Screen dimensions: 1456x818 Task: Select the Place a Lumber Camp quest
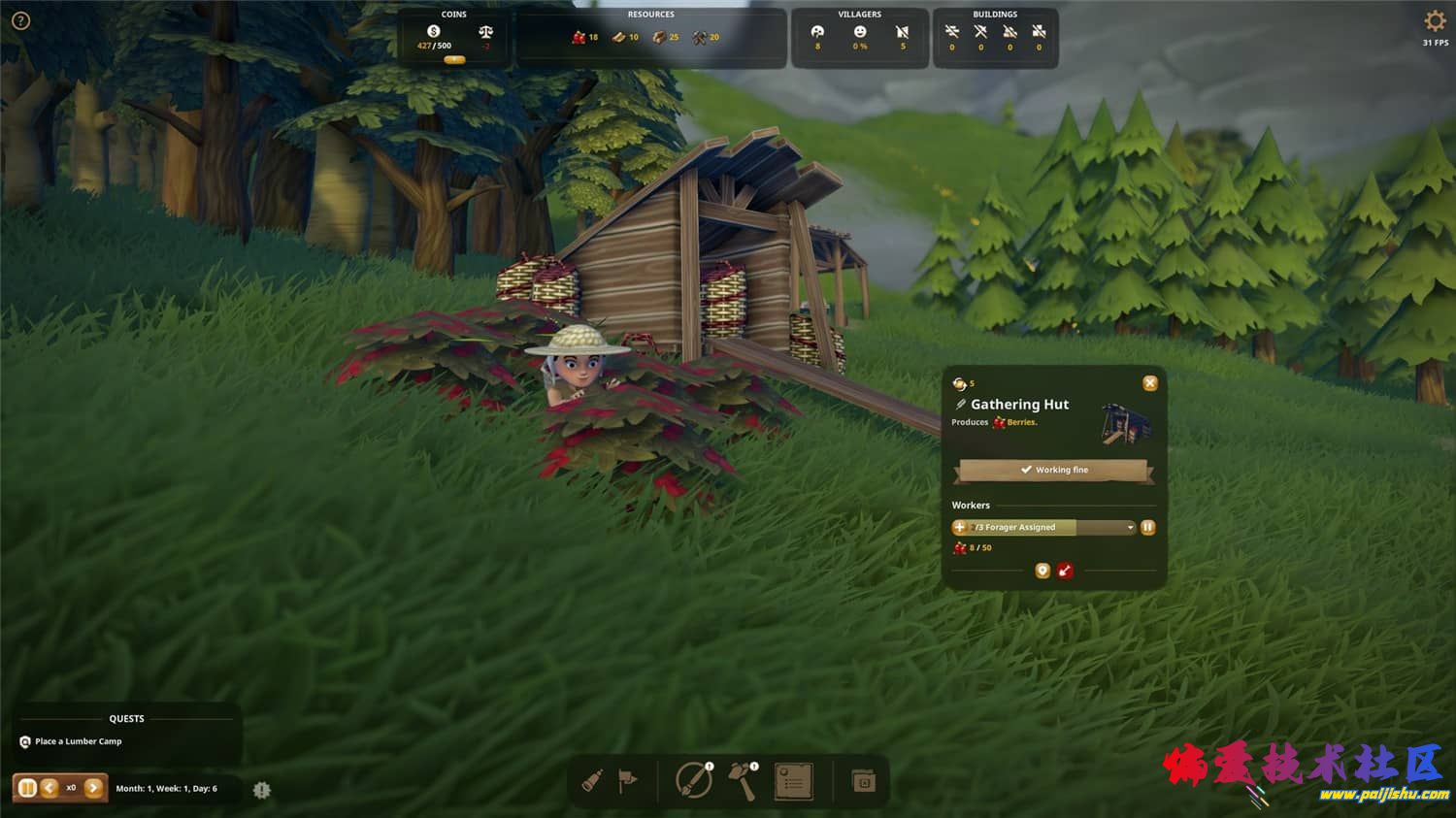78,741
